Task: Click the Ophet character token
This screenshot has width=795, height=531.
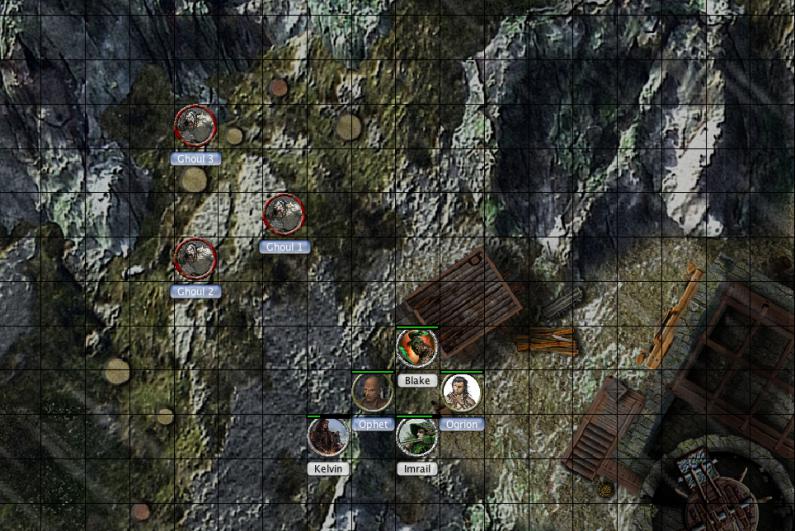Action: [371, 392]
